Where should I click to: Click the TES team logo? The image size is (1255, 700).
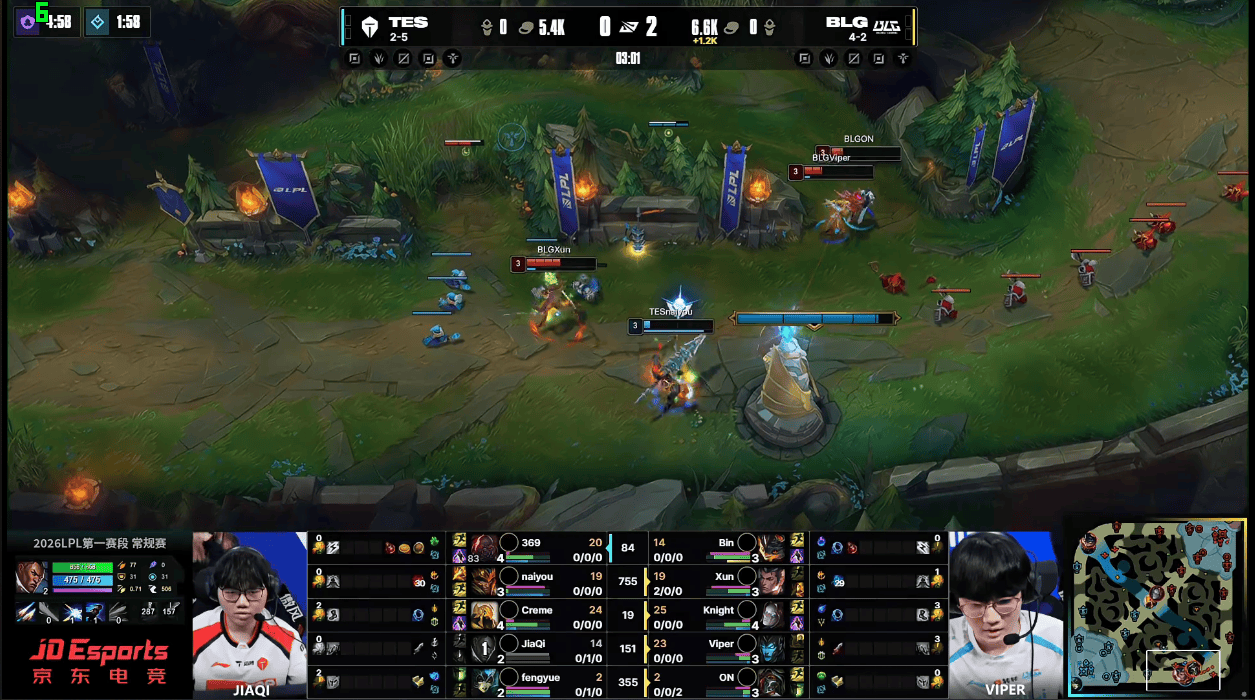[370, 27]
